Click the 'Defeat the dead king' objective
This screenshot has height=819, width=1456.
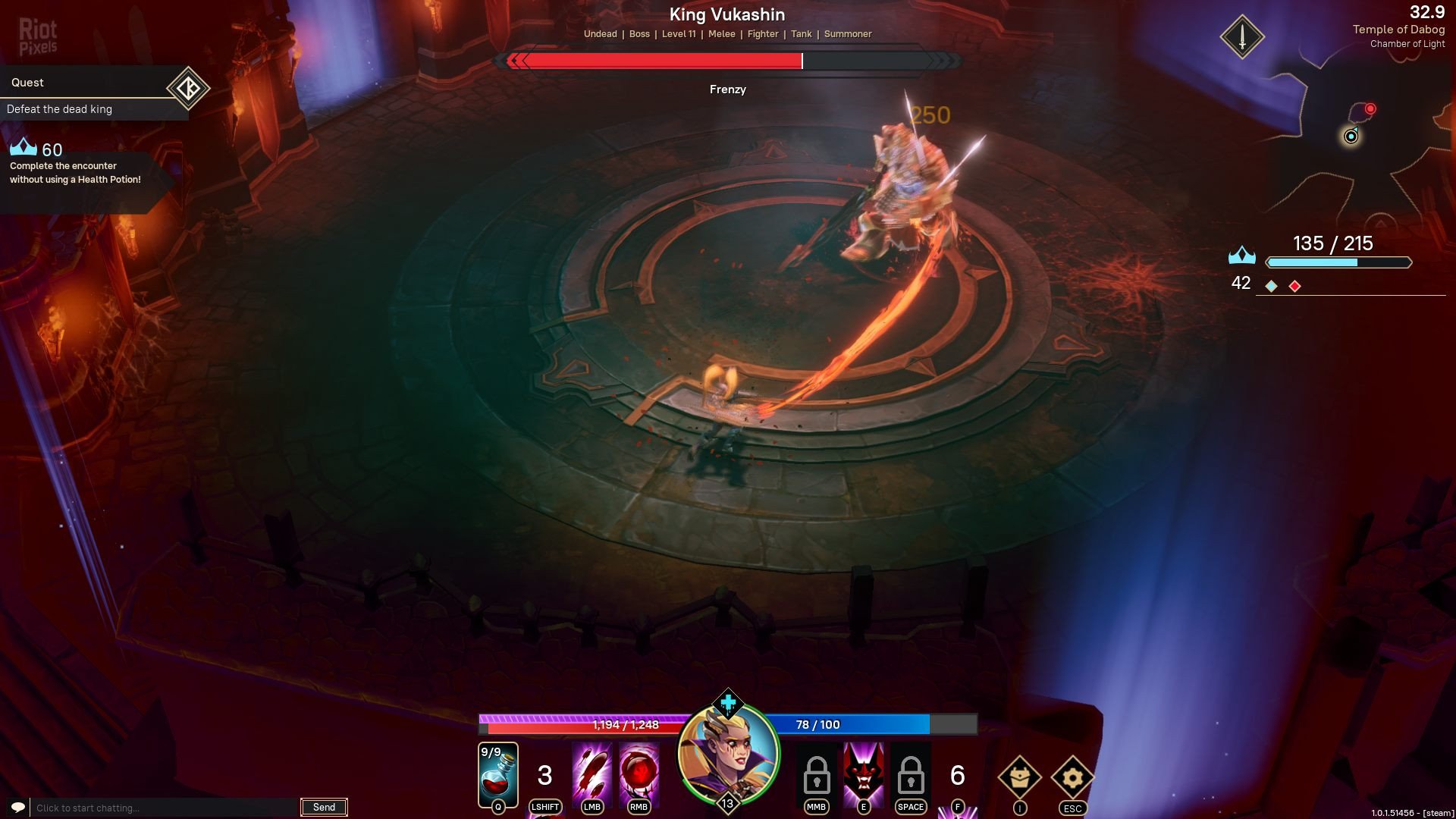pos(60,109)
